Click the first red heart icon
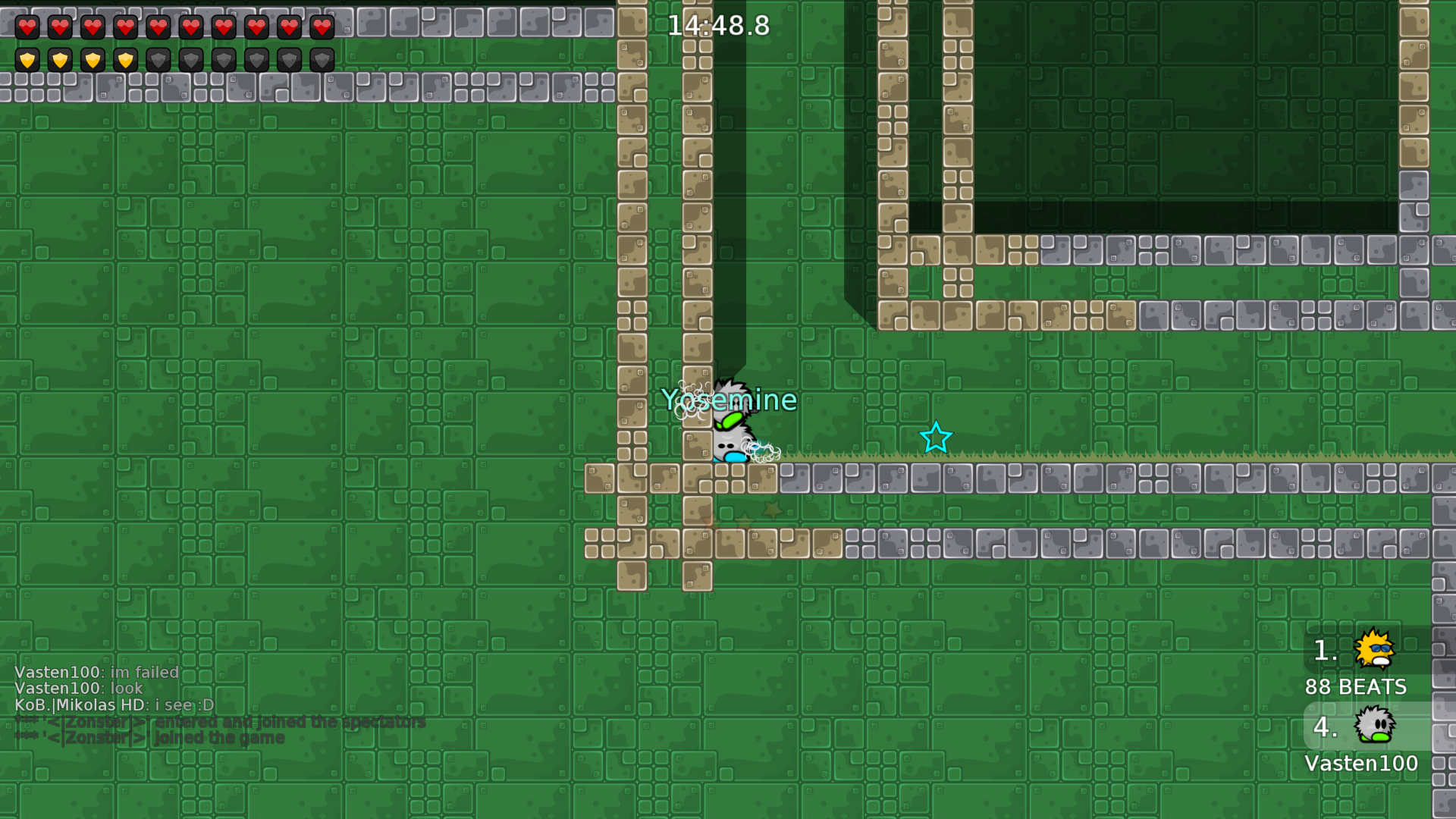Viewport: 1456px width, 819px height. click(27, 27)
